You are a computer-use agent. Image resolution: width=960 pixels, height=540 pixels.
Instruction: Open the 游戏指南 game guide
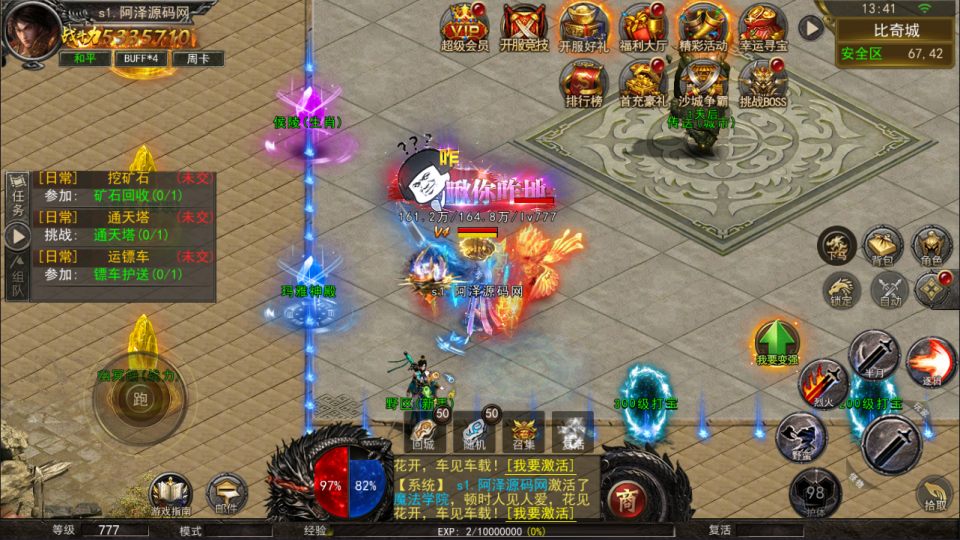click(x=170, y=493)
